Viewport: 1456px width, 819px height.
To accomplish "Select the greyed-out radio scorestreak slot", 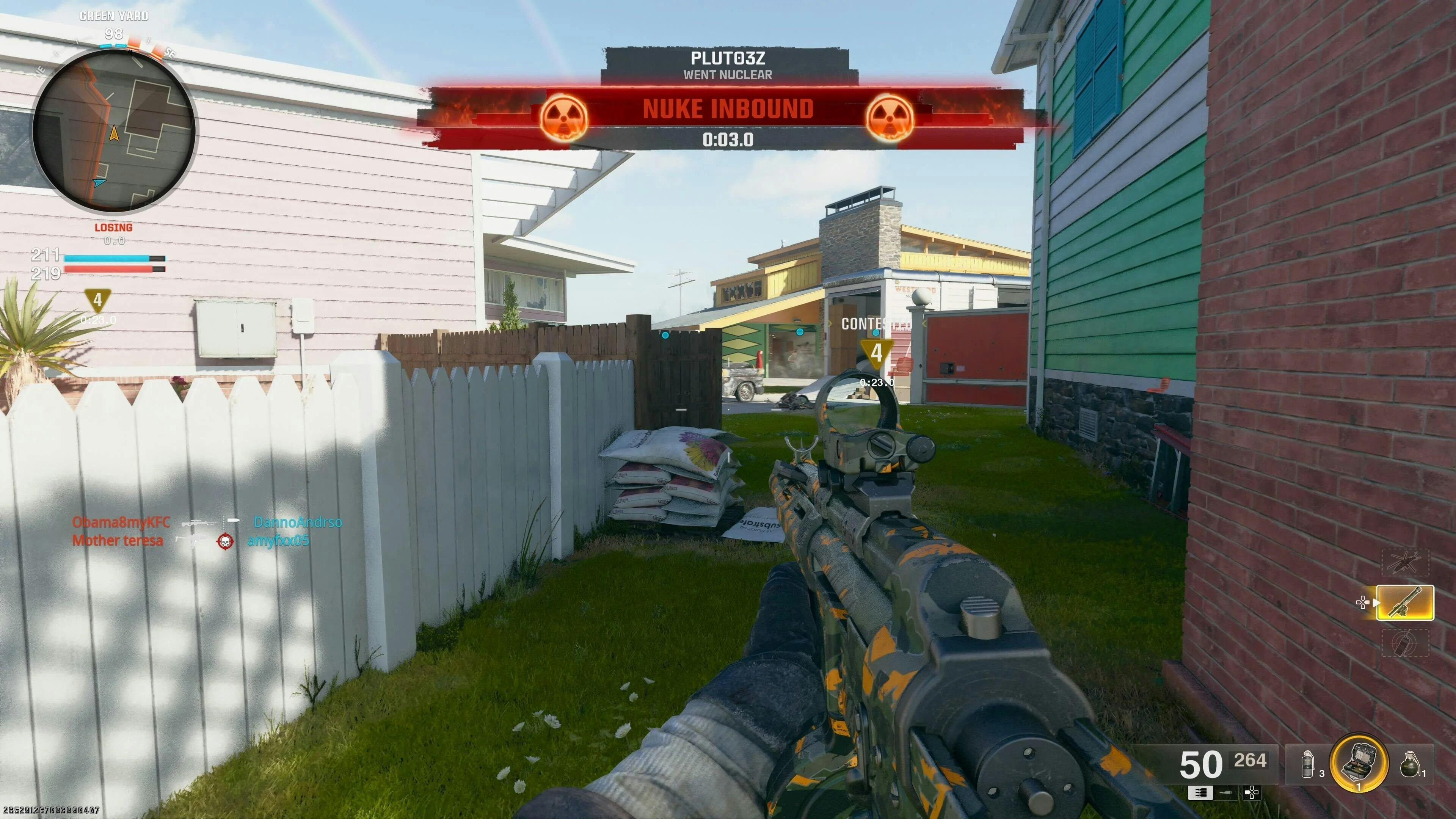I will click(x=1404, y=643).
